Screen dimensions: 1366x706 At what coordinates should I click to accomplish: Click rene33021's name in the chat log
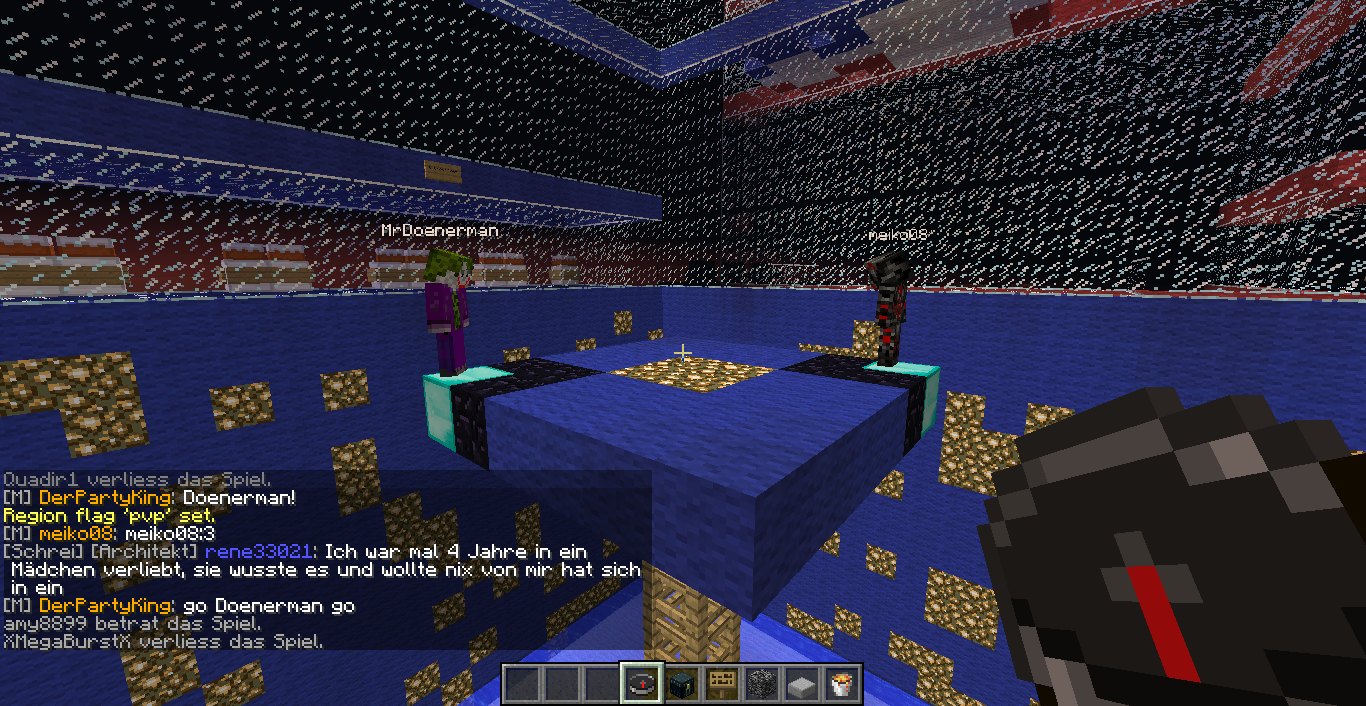[259, 551]
